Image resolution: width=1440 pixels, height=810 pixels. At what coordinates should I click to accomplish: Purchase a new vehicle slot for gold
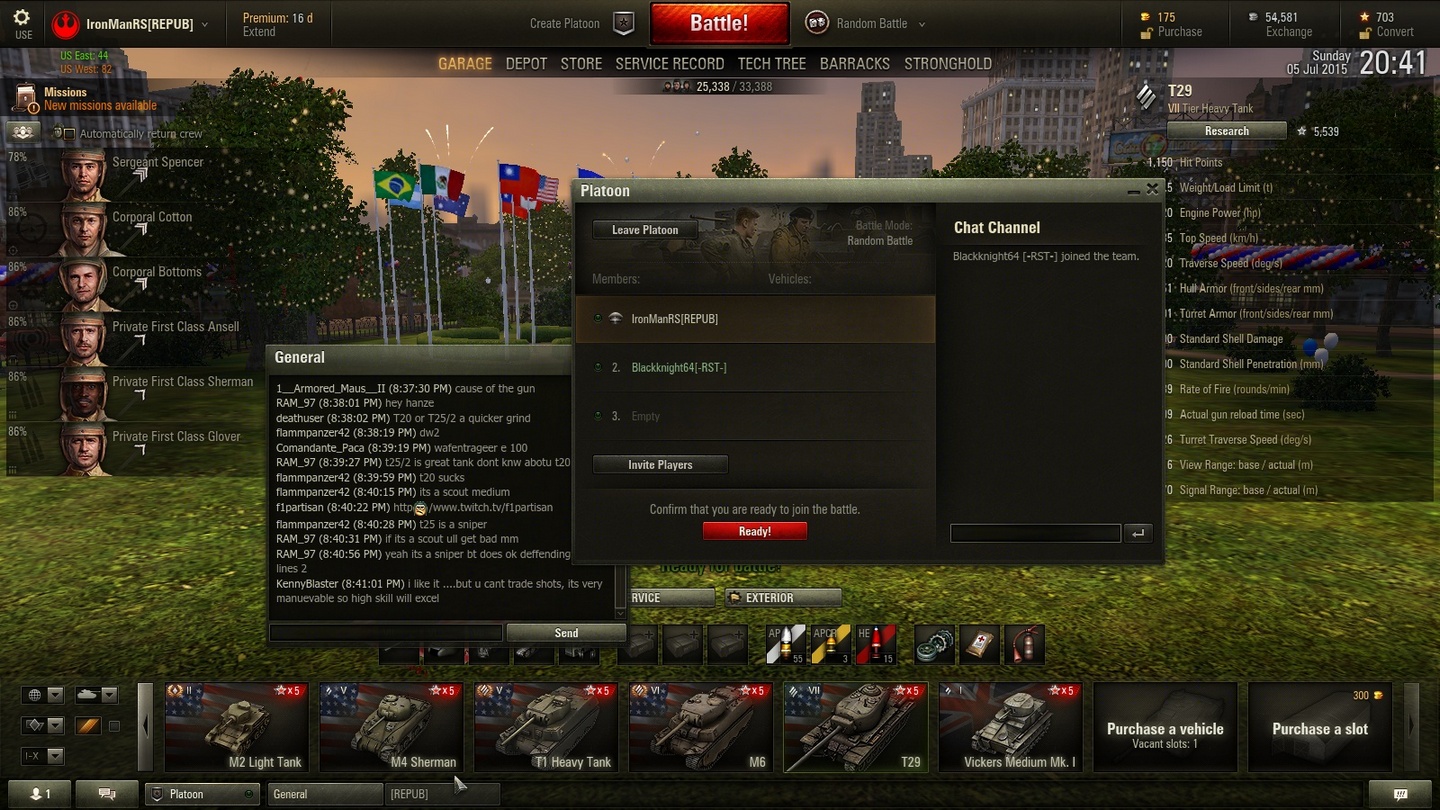pos(1319,727)
